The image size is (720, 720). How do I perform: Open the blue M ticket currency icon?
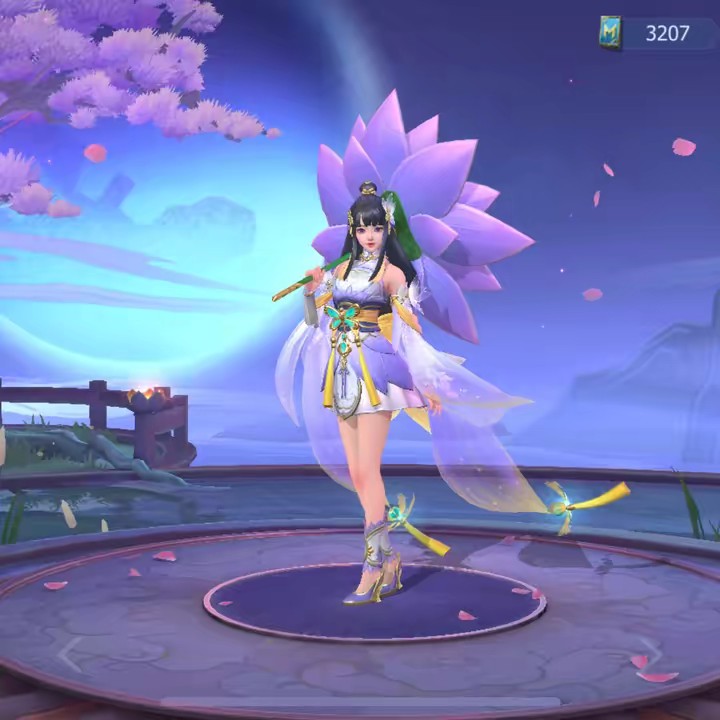[610, 33]
